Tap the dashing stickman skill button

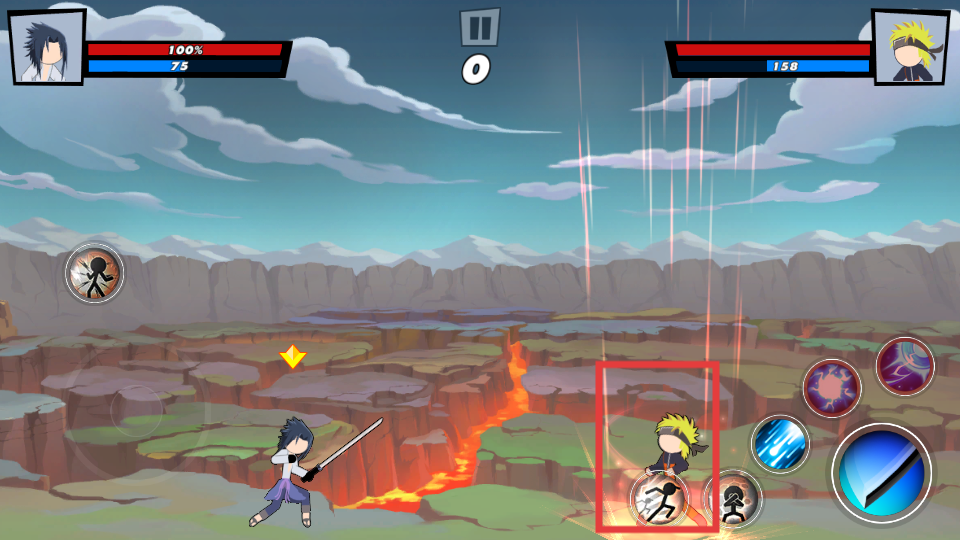click(x=660, y=499)
